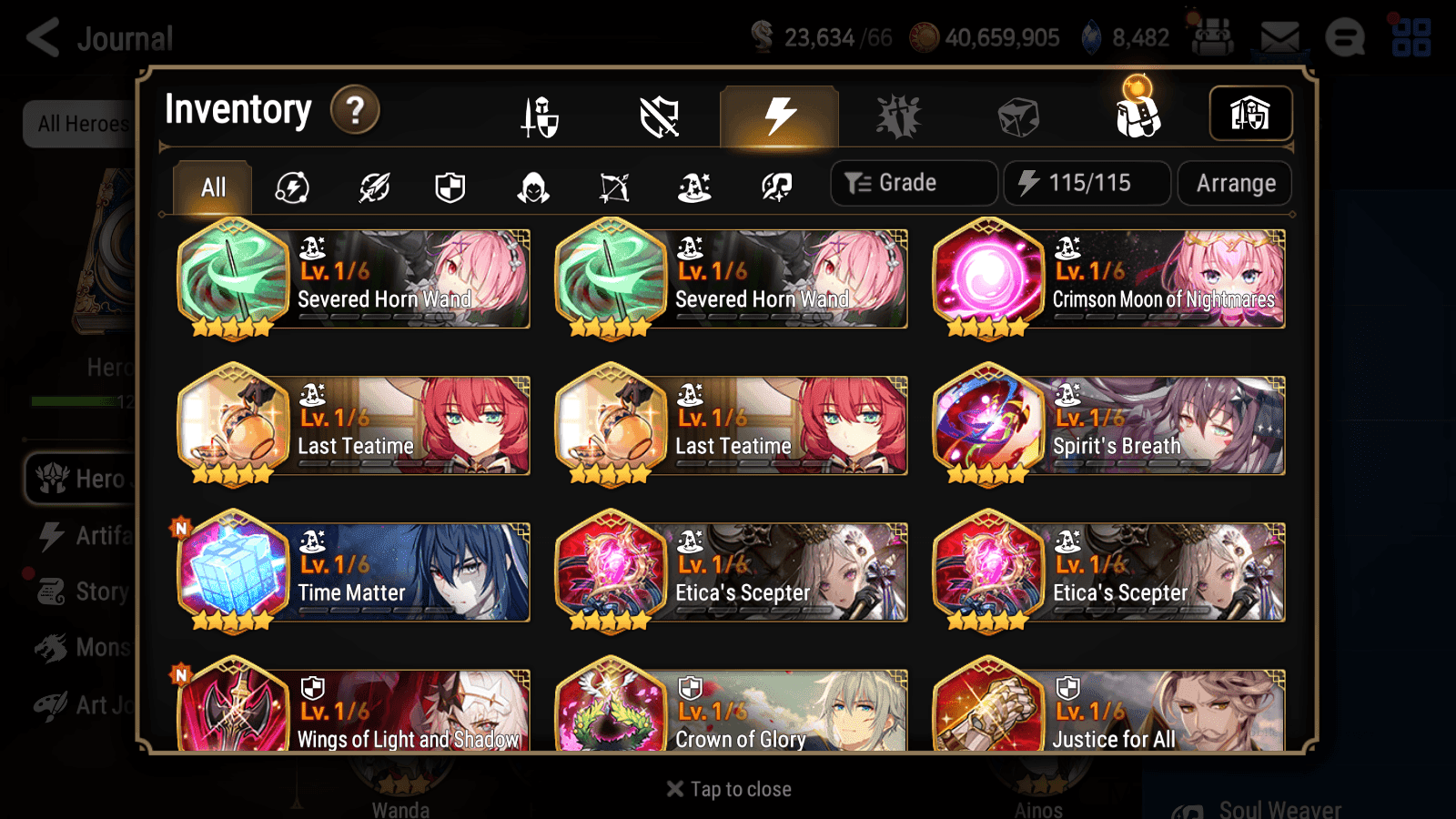The image size is (1456, 819).
Task: Click the Arrange button
Action: pos(1234,183)
